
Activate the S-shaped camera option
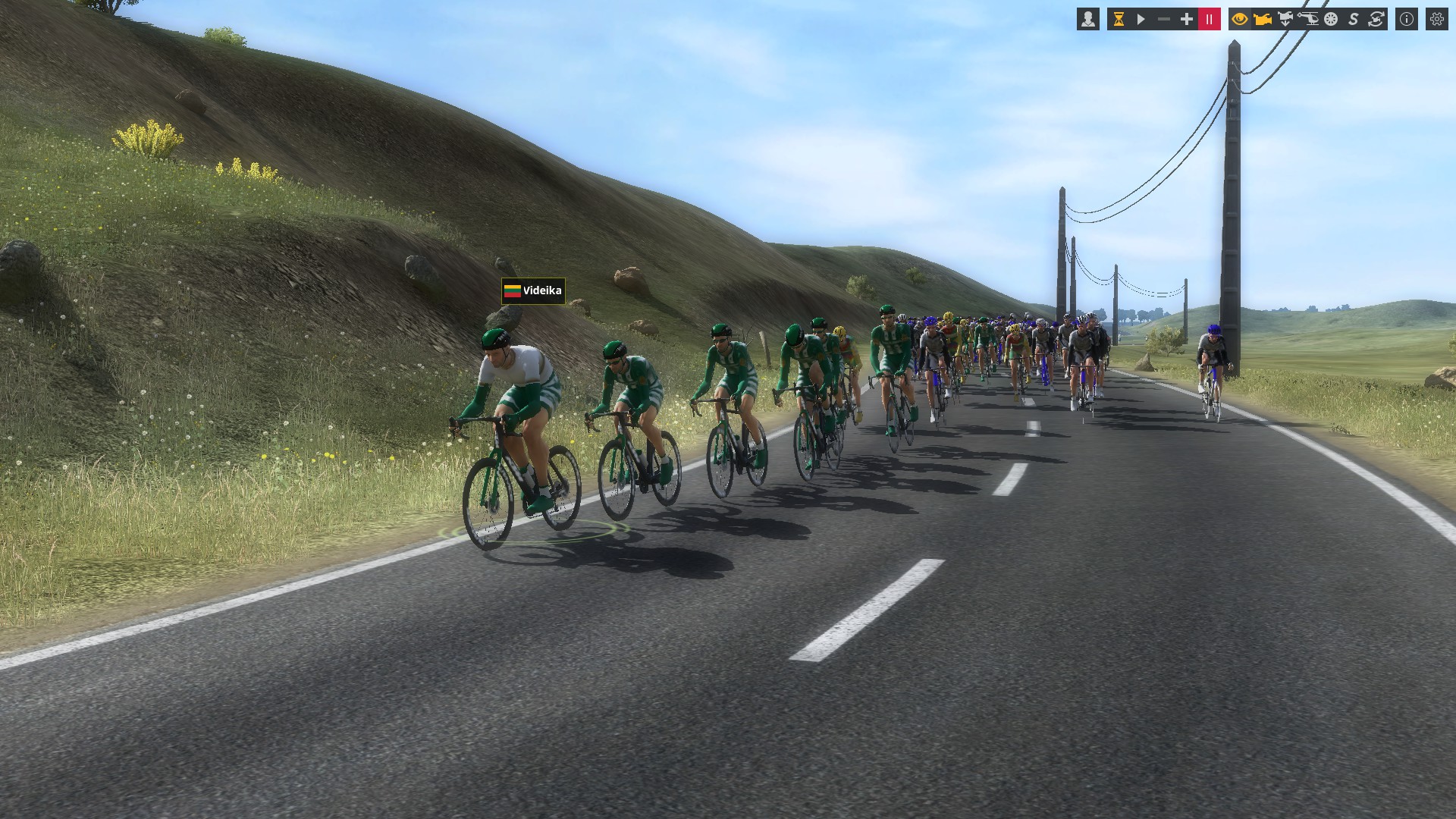[x=1354, y=20]
